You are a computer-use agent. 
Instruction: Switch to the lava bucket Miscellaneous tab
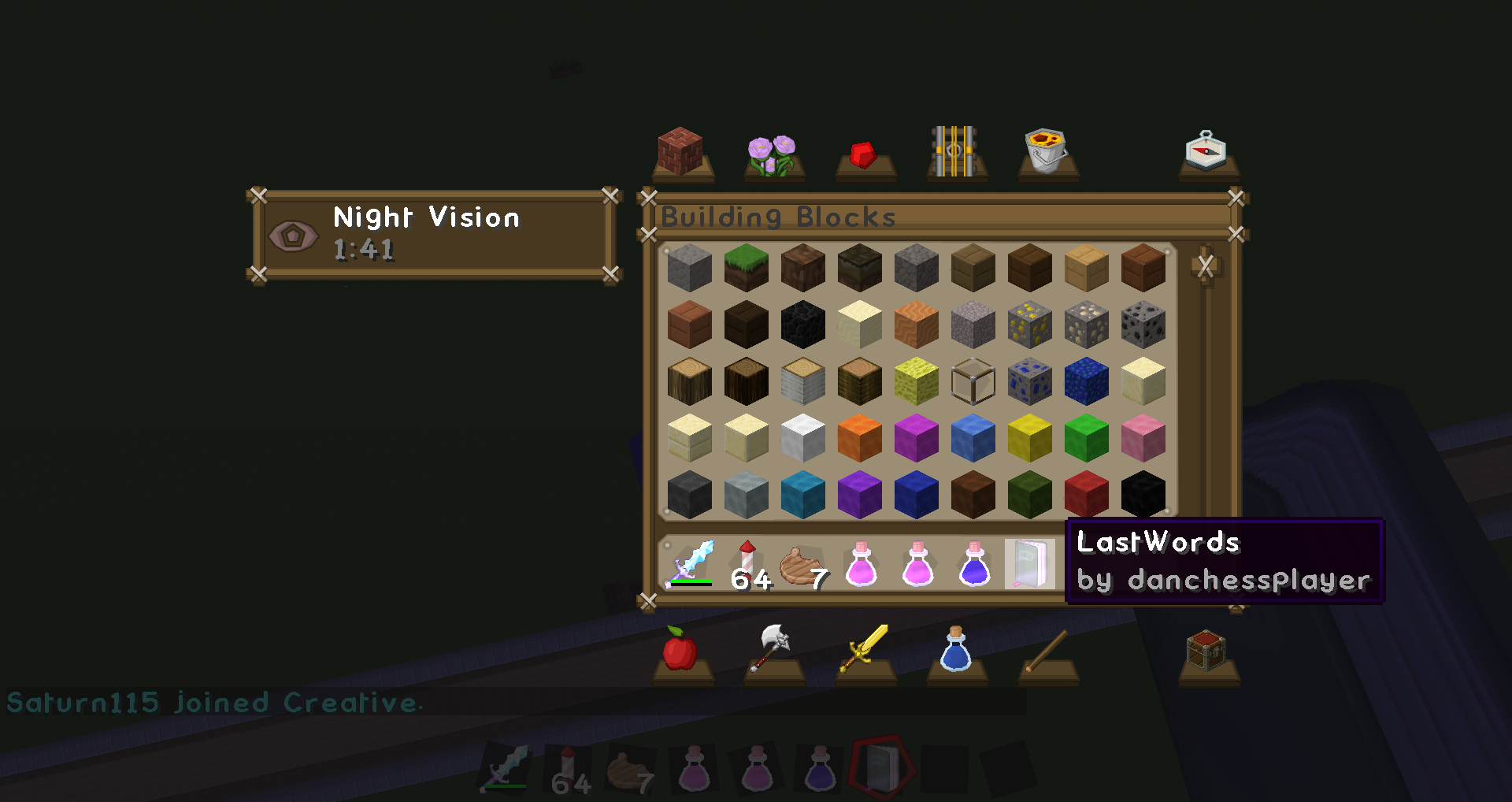coord(1046,151)
